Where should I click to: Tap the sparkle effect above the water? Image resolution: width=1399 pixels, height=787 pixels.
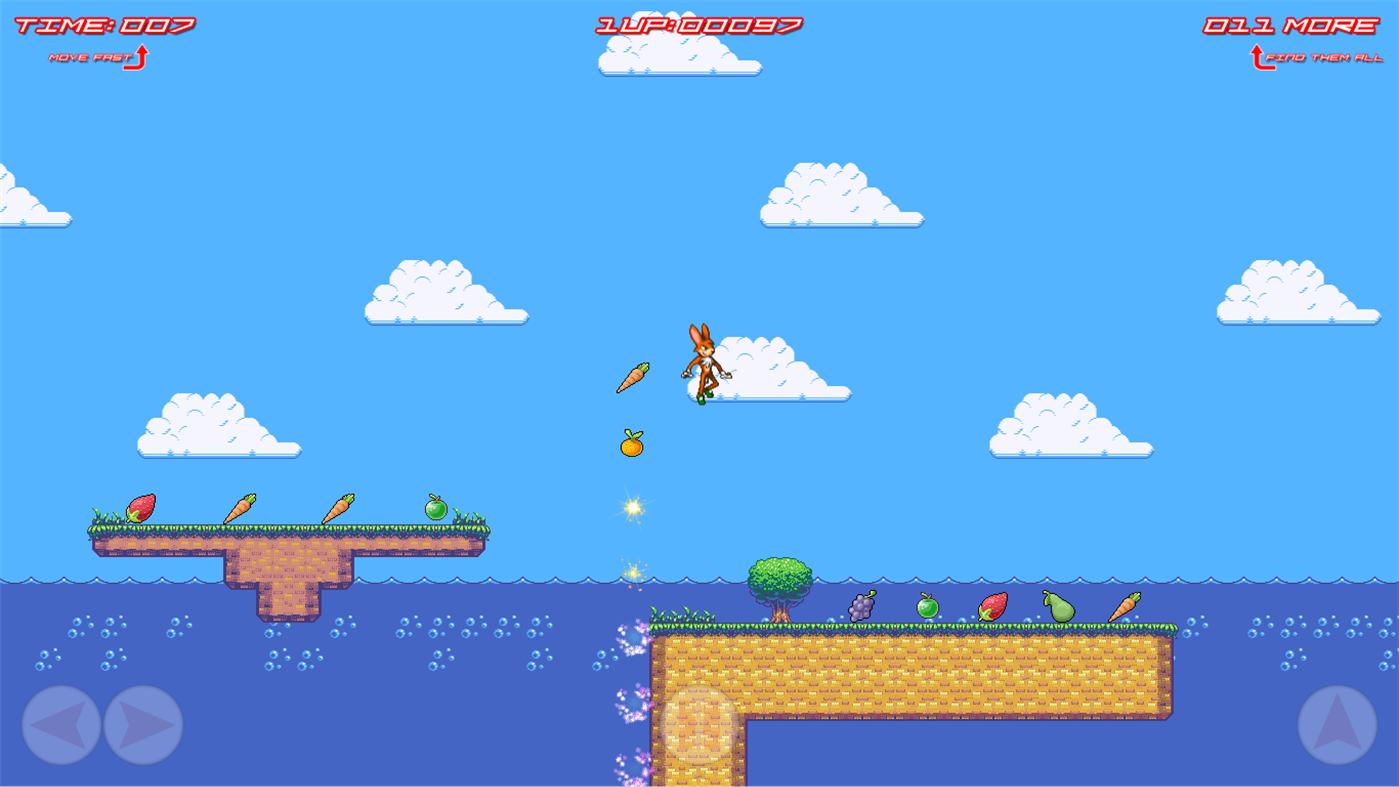[631, 506]
